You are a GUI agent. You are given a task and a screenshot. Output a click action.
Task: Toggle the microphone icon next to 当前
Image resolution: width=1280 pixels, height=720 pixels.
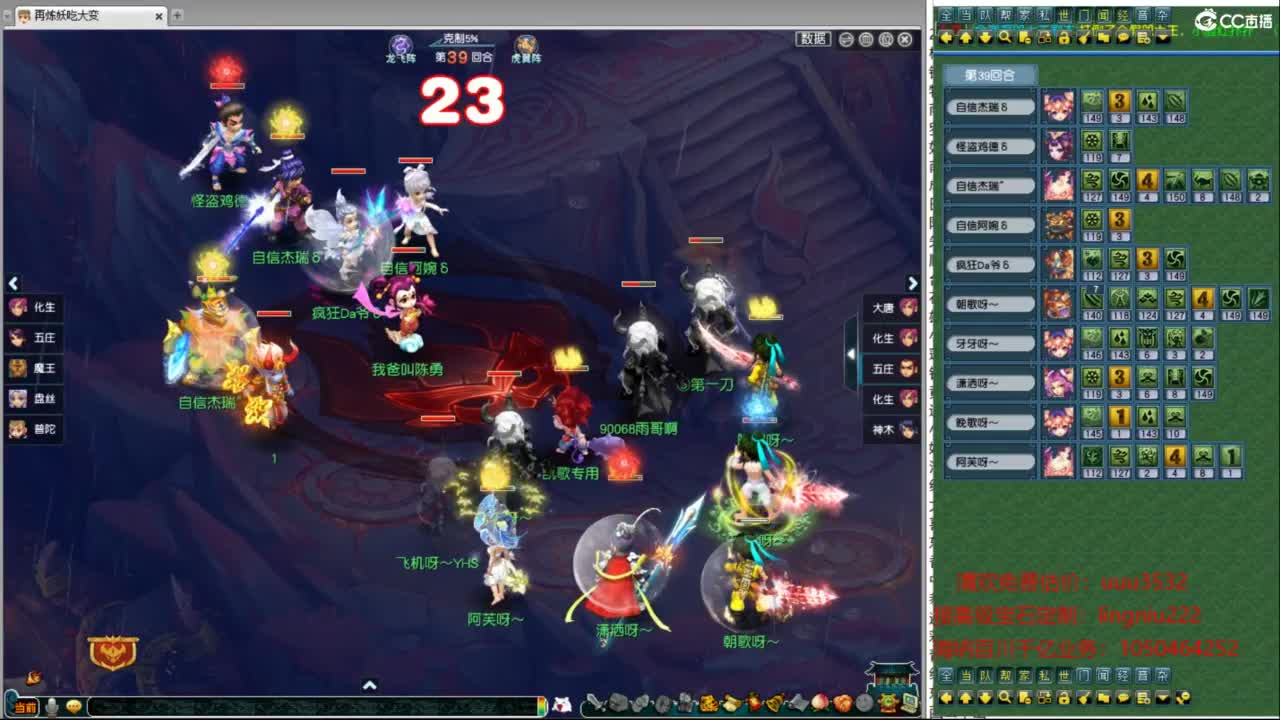tap(51, 706)
